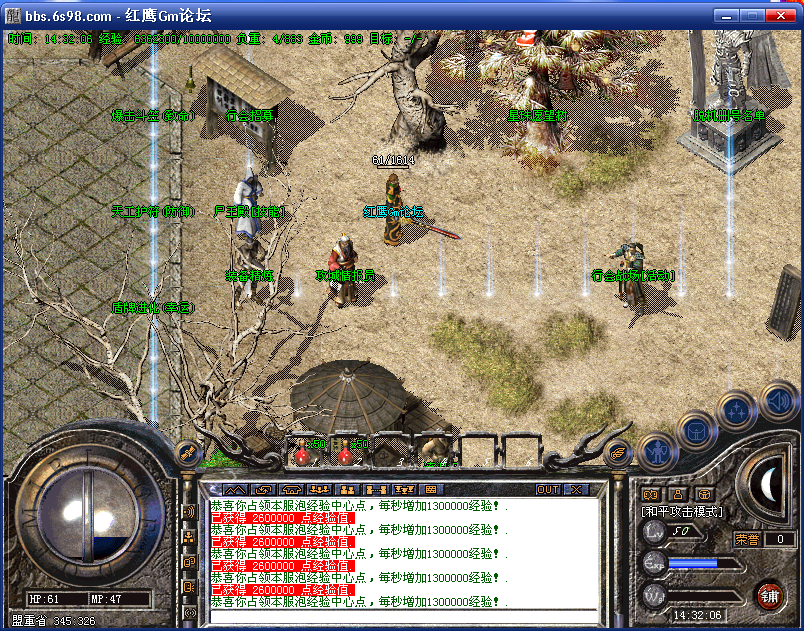The image size is (804, 631).
Task: Open the skills sparkle round button
Action: coord(736,410)
